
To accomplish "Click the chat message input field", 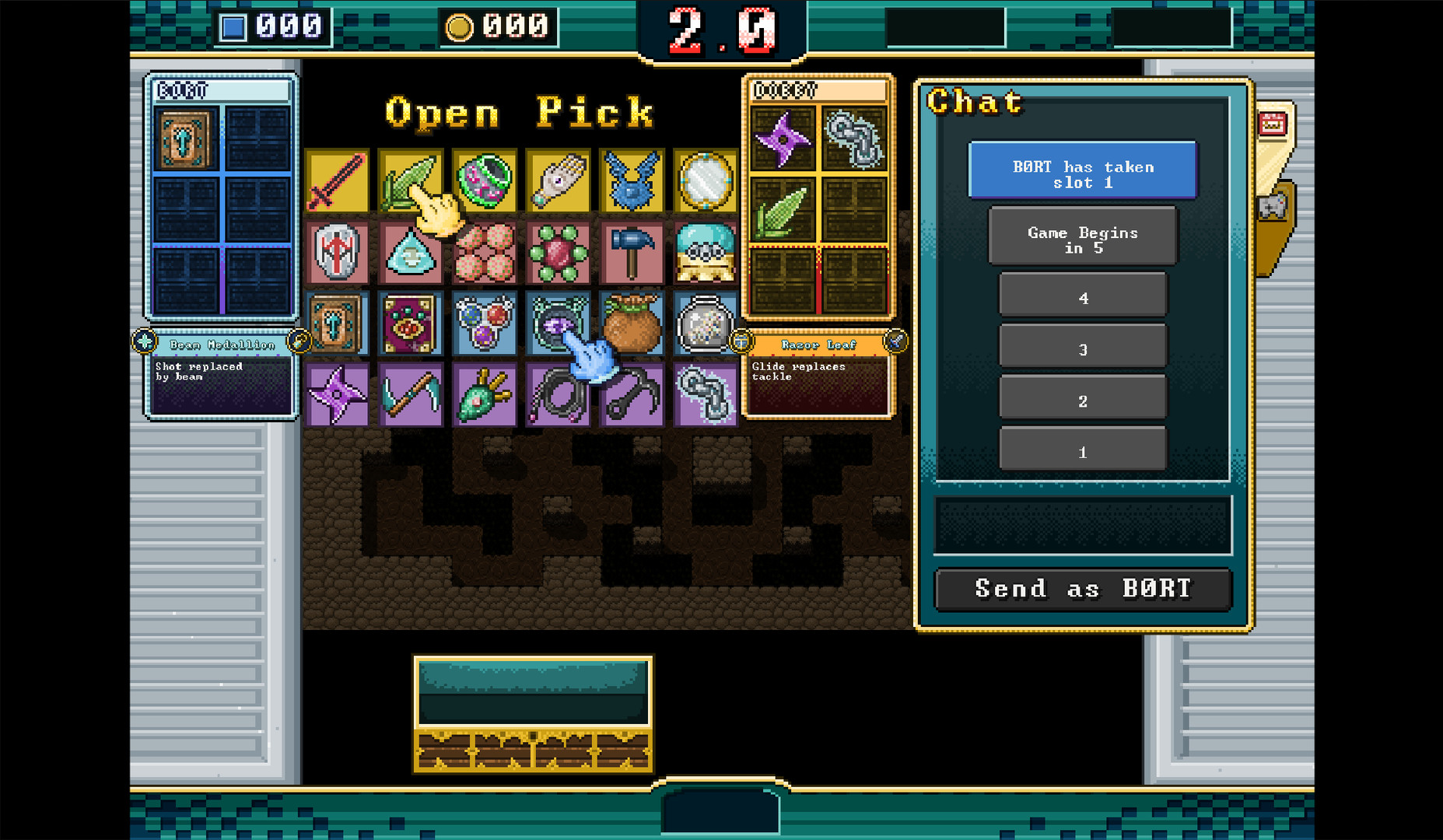I will pos(1082,523).
